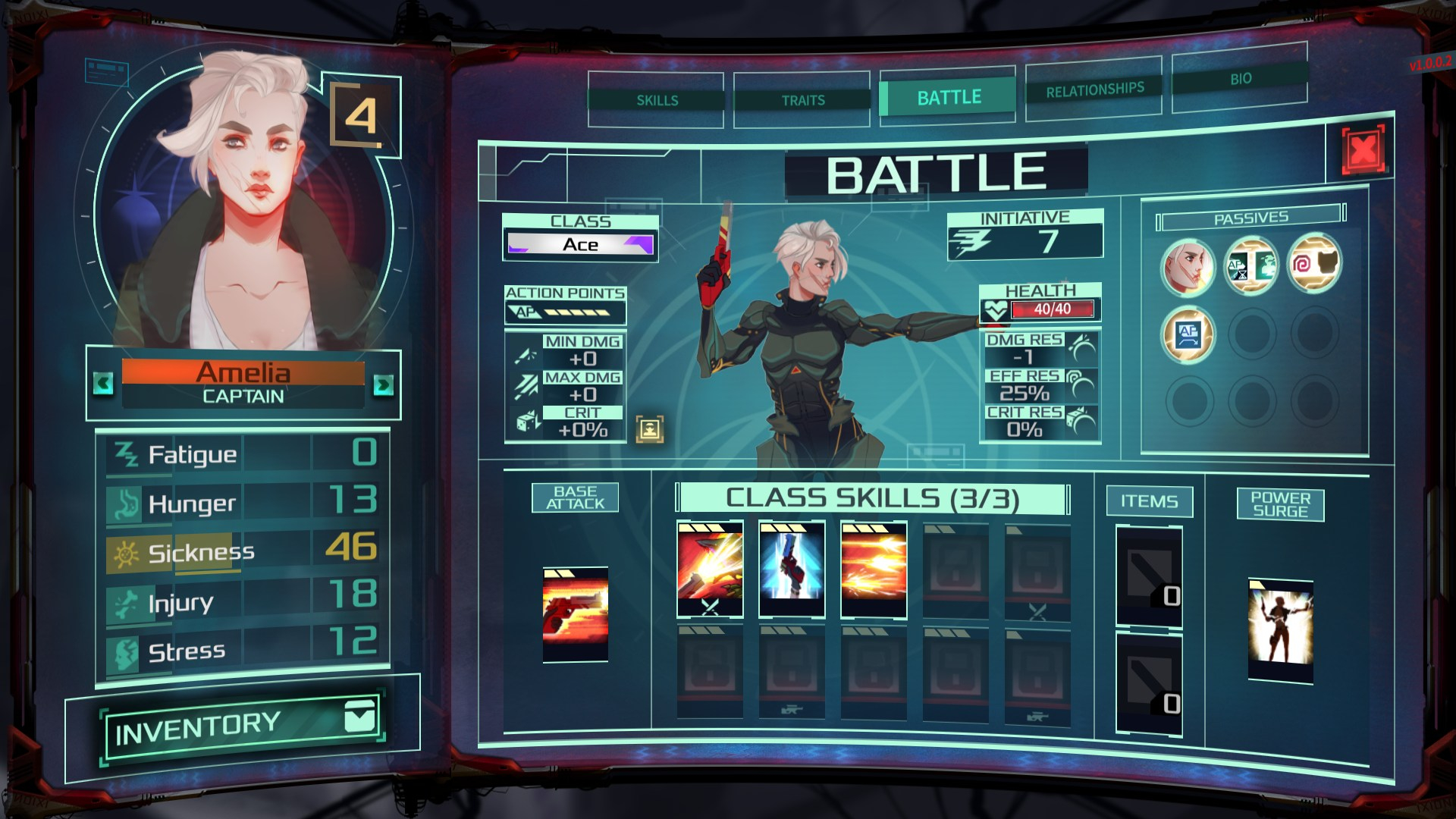This screenshot has width=1456, height=819.
Task: Select the Sickness status row
Action: click(x=243, y=551)
